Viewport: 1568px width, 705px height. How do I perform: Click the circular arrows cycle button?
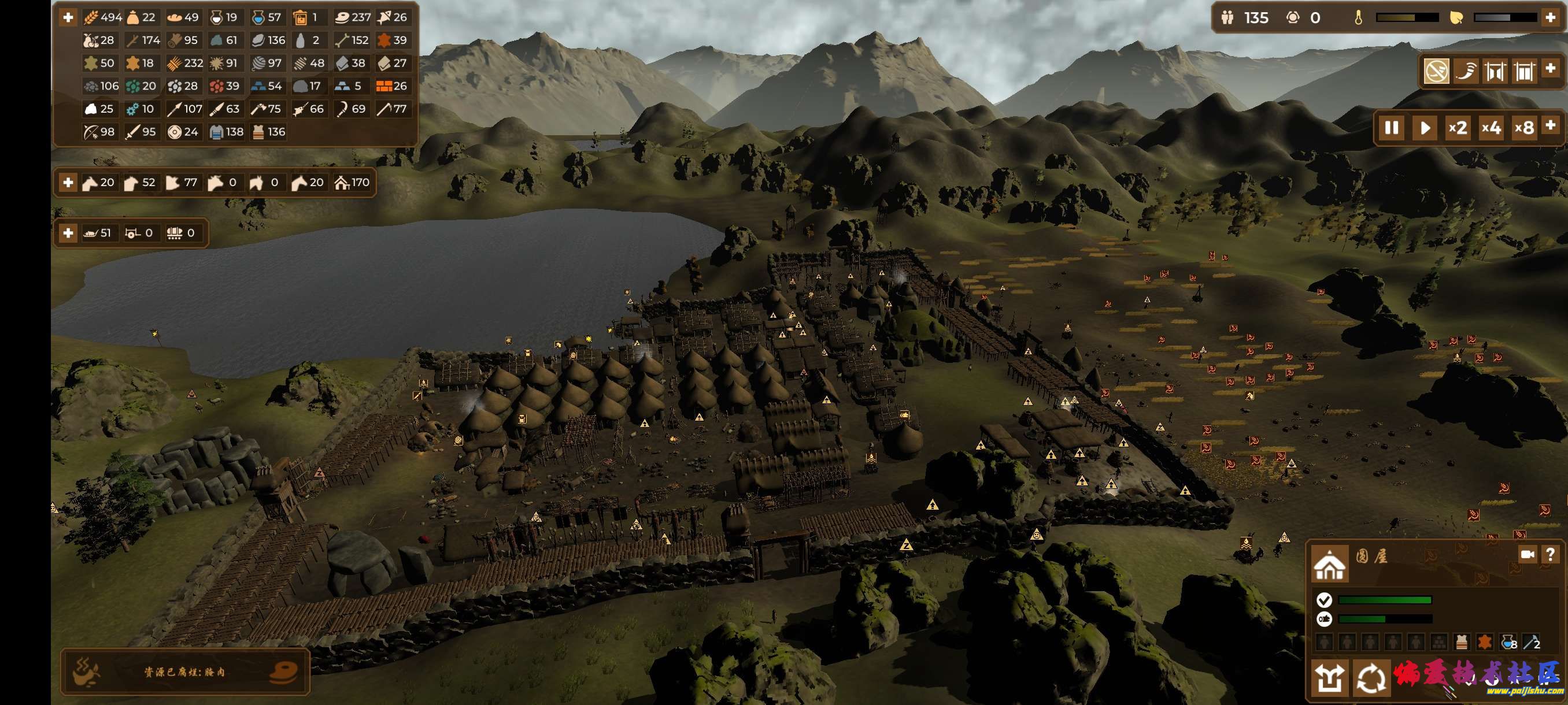(x=1371, y=678)
